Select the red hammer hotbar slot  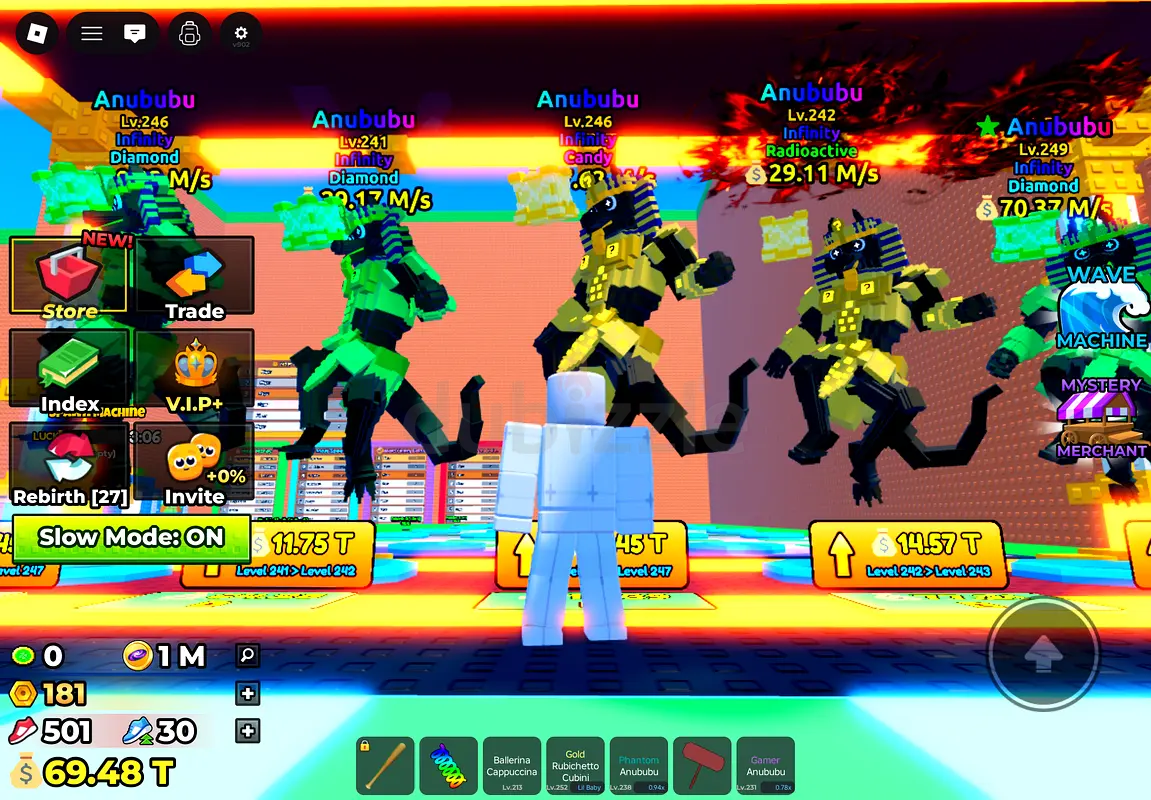click(x=702, y=767)
